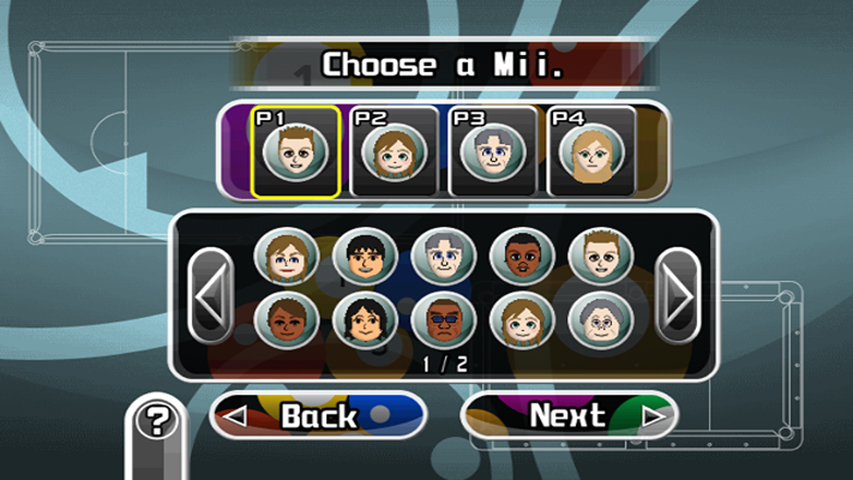The image size is (853, 480).
Task: Choose the brown-haired Mii wearing glasses
Action: [287, 258]
